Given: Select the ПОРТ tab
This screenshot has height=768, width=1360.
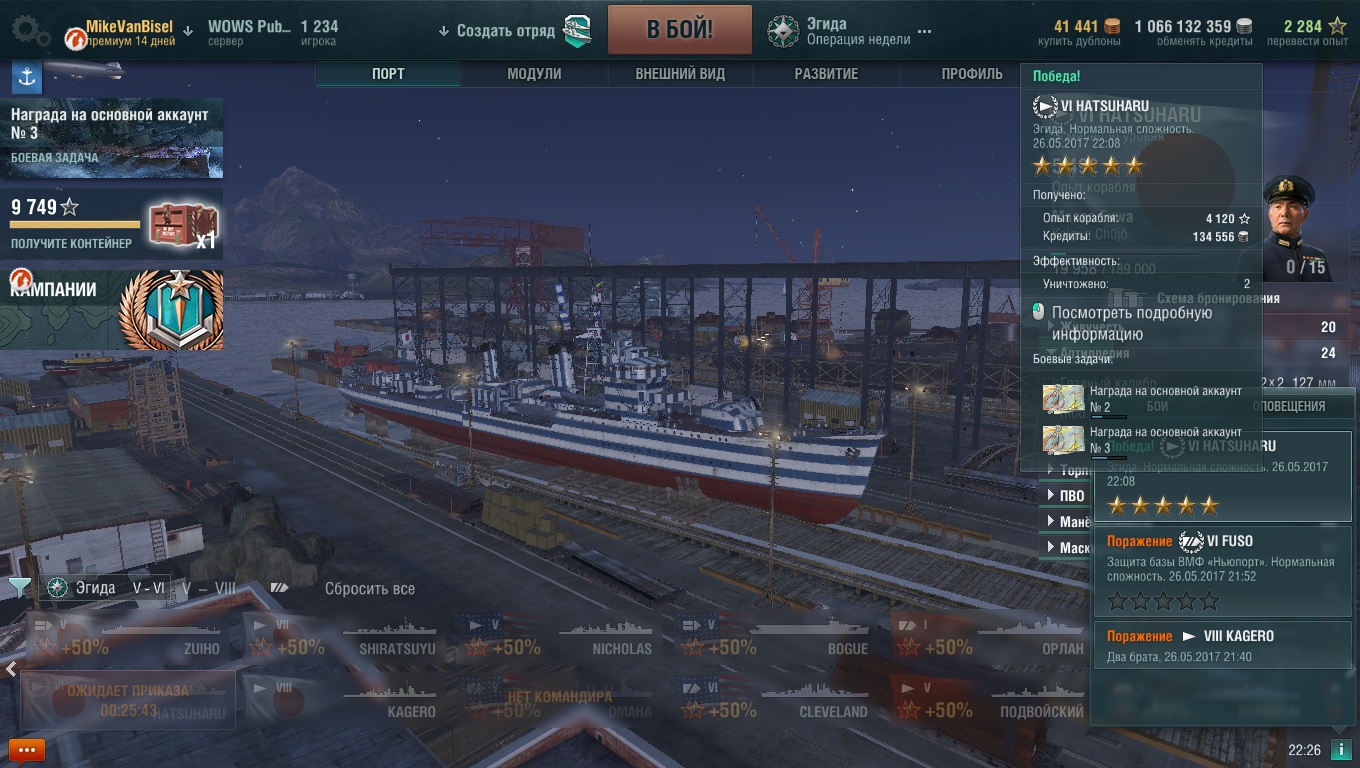Looking at the screenshot, I should click(388, 74).
